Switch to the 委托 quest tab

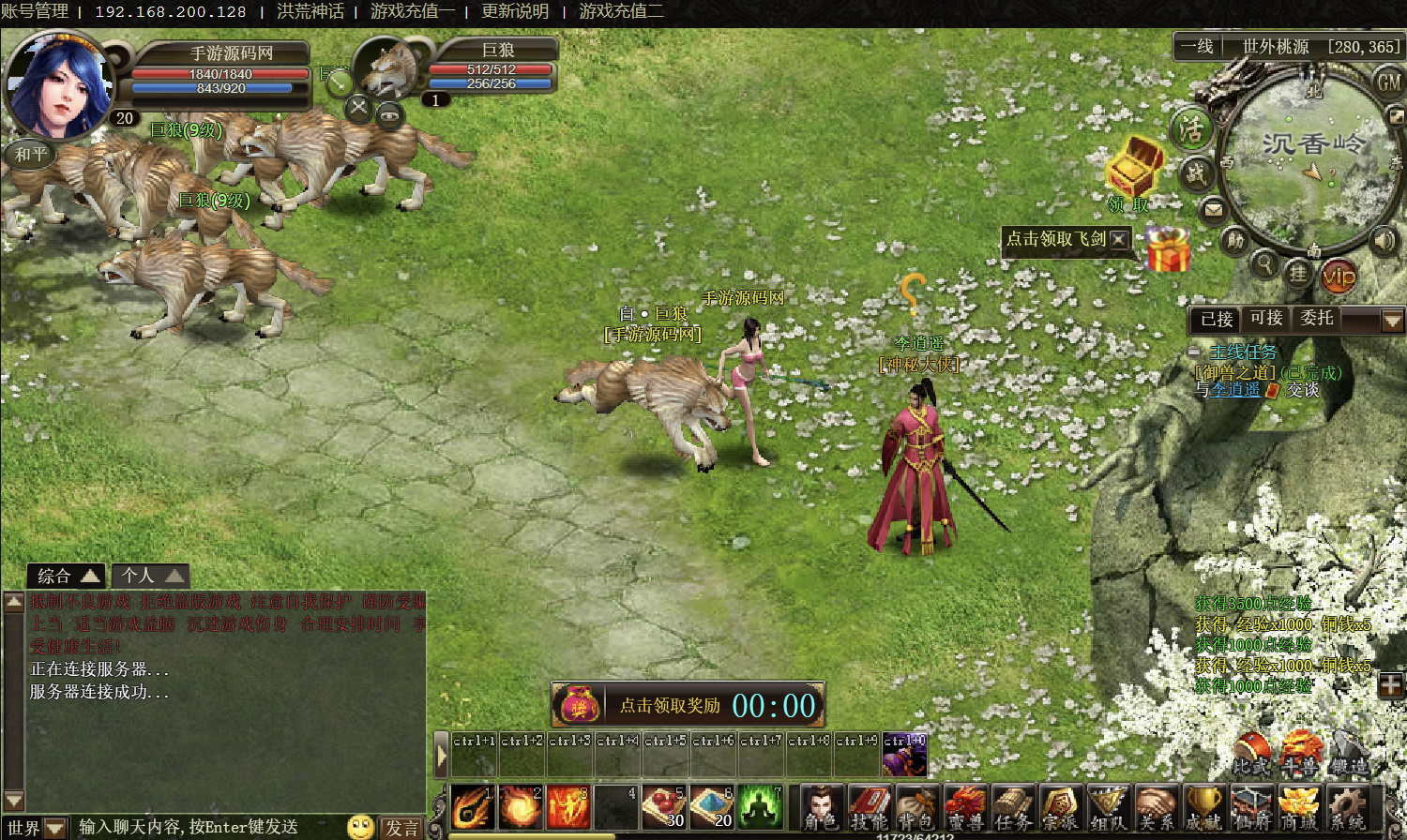(x=1317, y=319)
